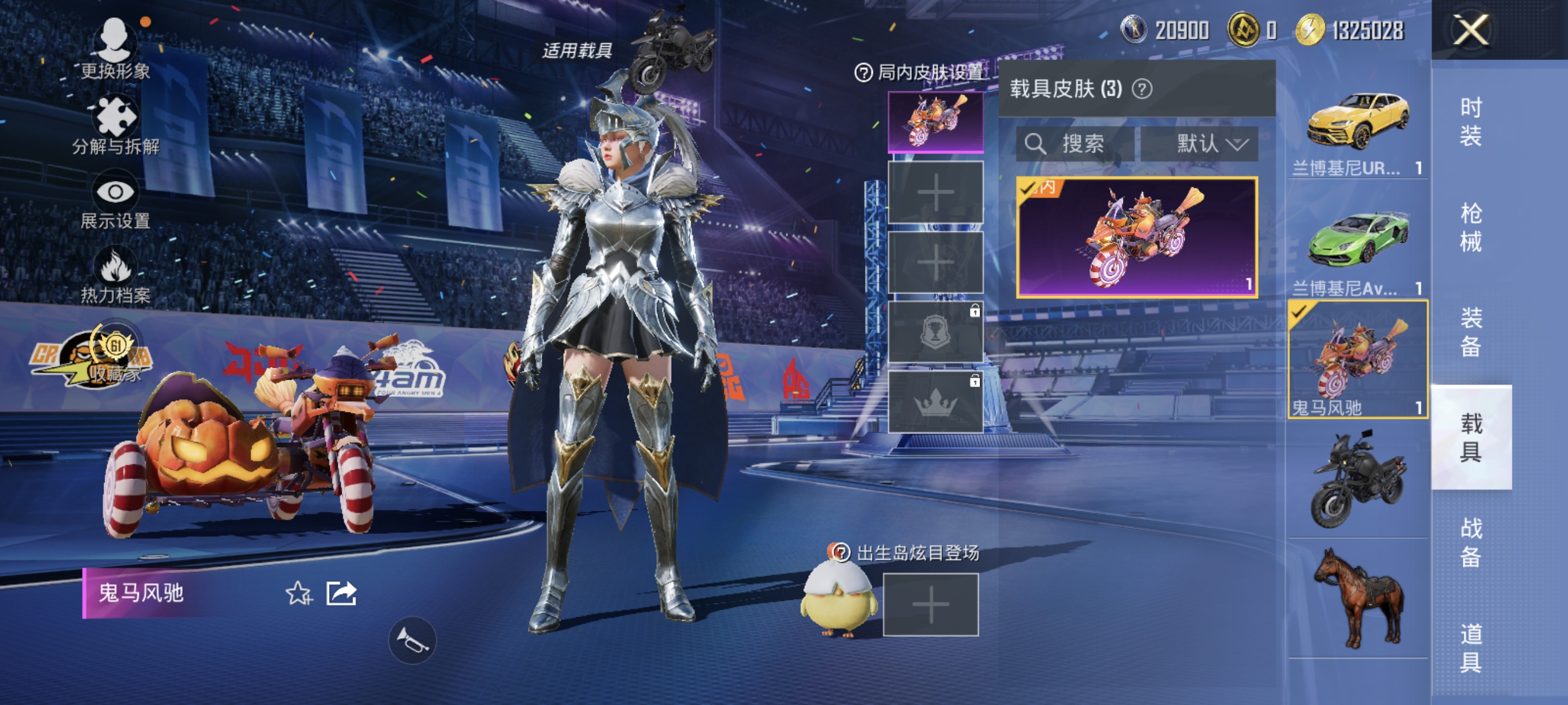Share the 鬼马风驰 skin
The height and width of the screenshot is (705, 1568).
click(341, 593)
